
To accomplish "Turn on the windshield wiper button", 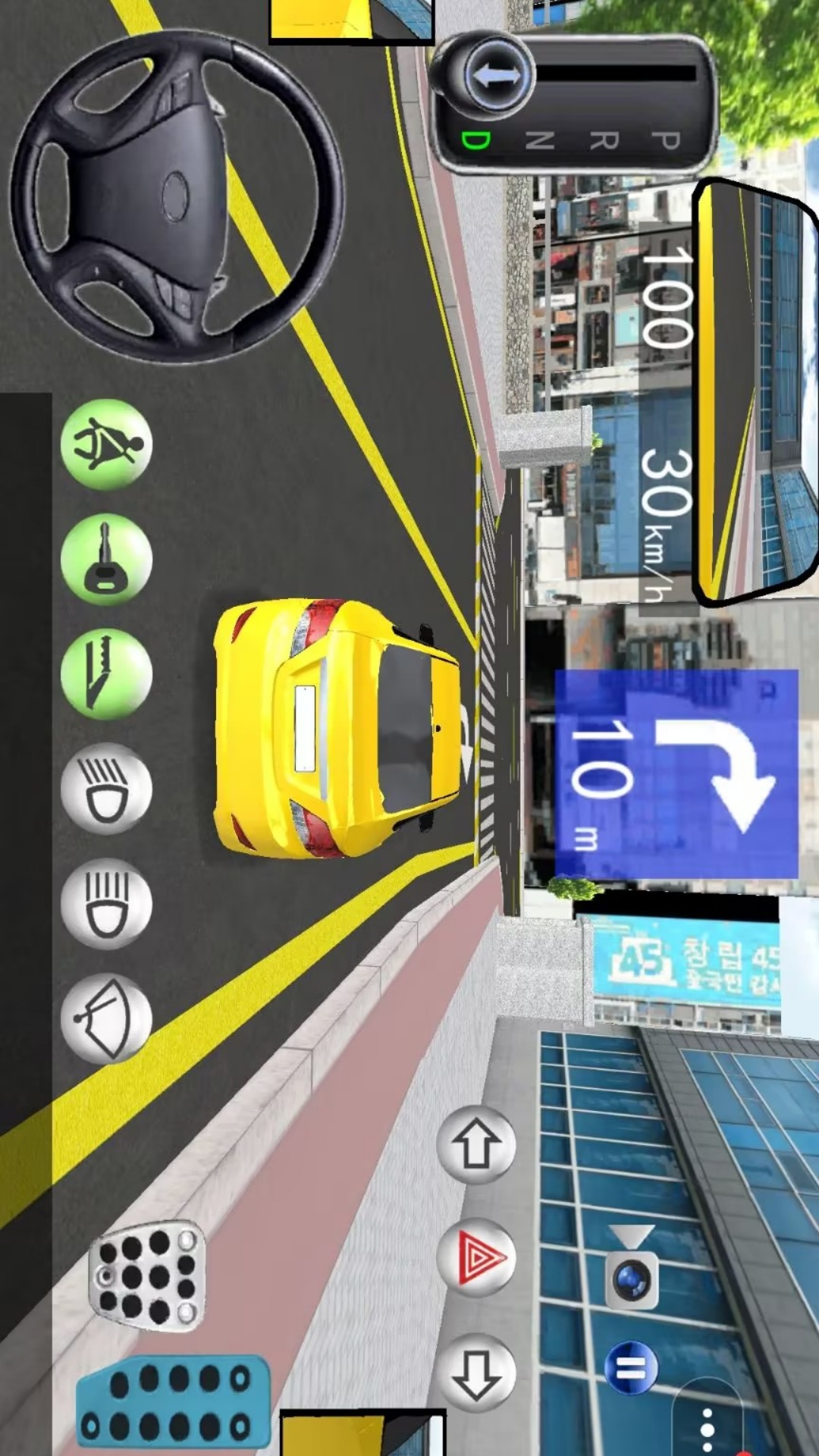I will (106, 1018).
